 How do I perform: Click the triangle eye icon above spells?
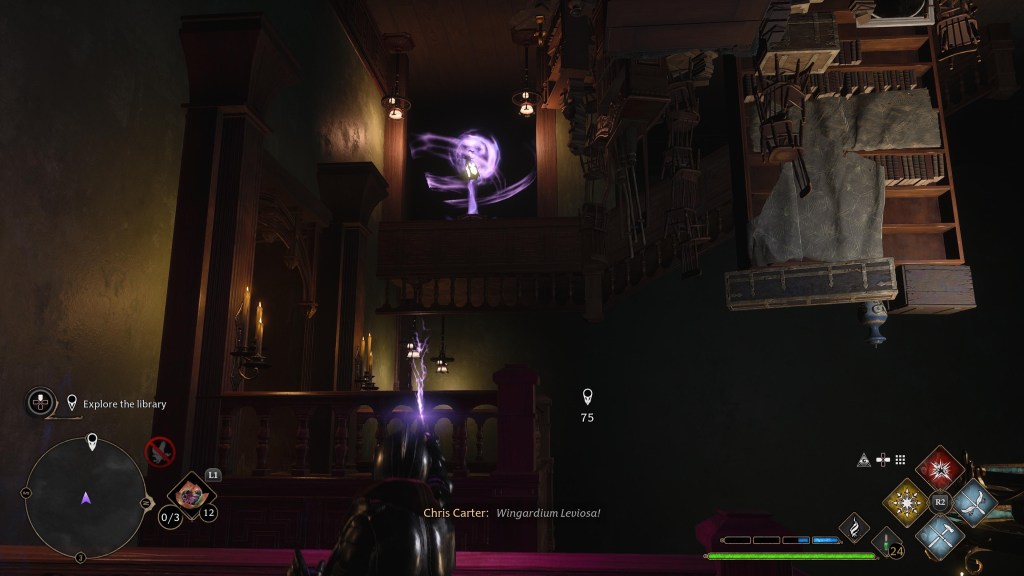[x=864, y=460]
